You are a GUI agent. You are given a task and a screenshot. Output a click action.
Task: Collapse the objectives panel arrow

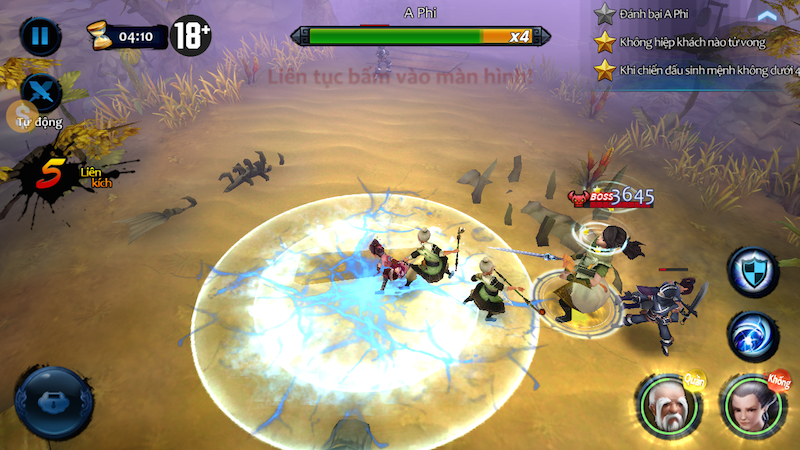pyautogui.click(x=767, y=15)
